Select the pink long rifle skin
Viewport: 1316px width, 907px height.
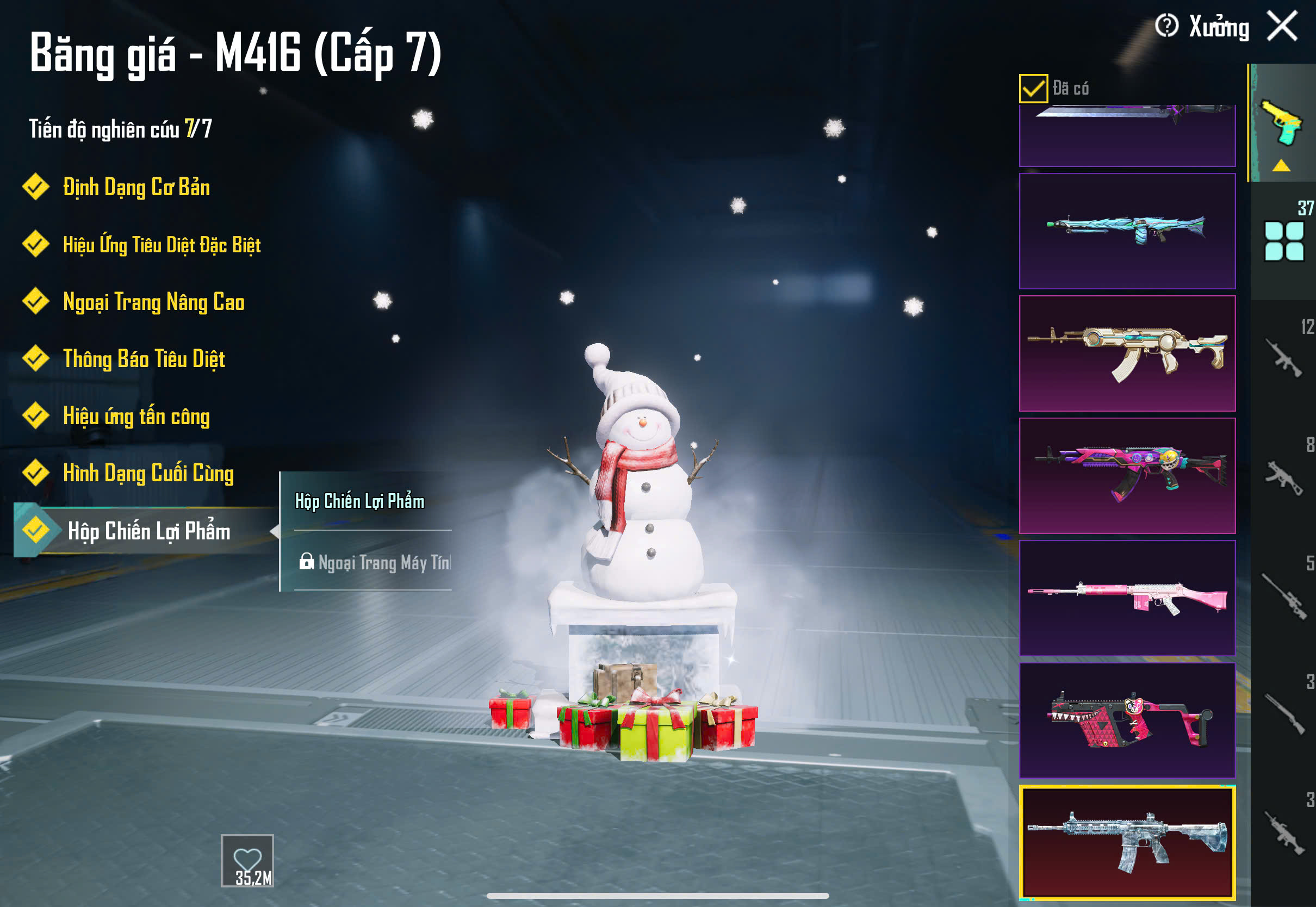1127,598
